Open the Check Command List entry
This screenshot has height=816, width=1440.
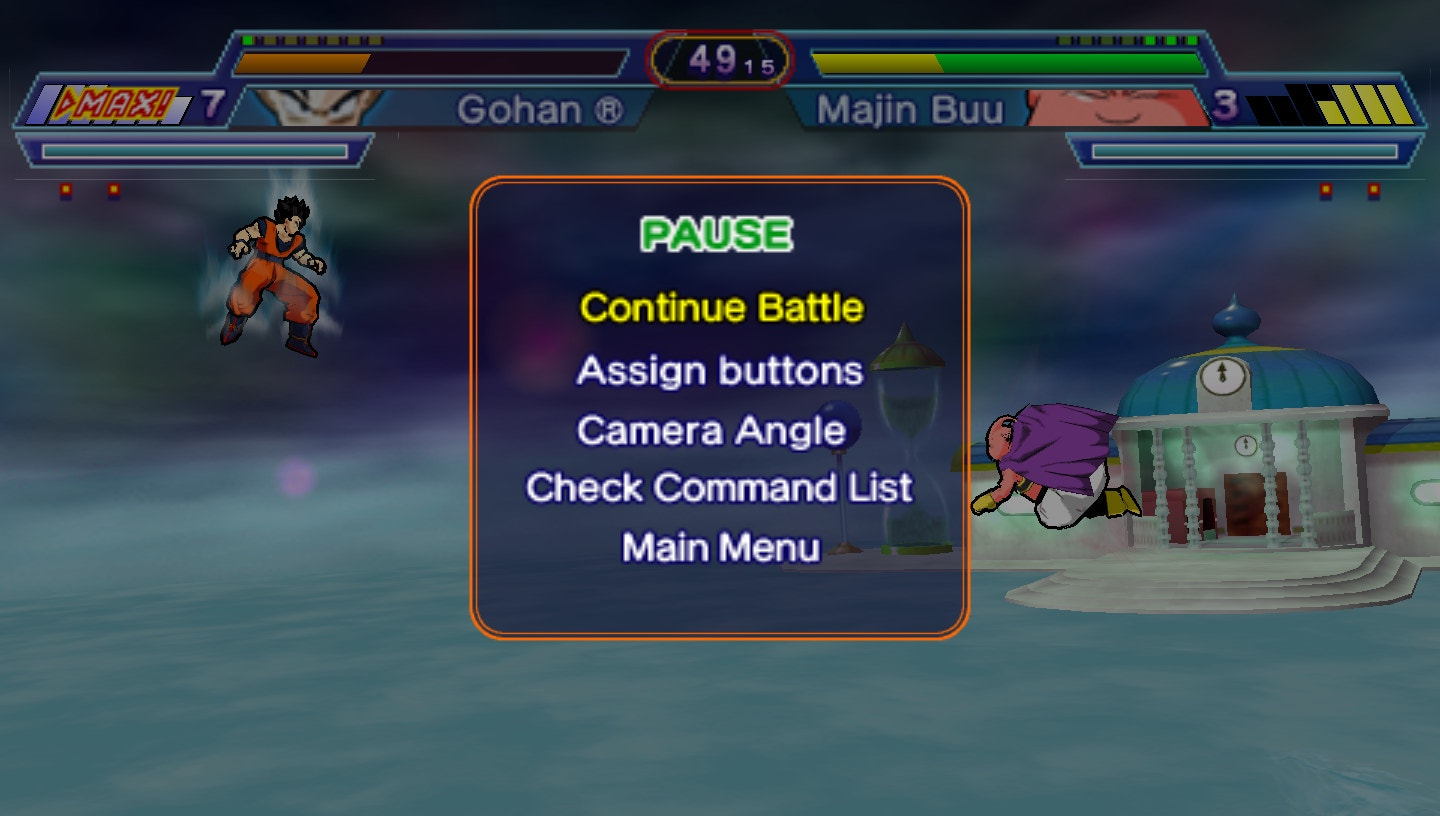point(717,488)
